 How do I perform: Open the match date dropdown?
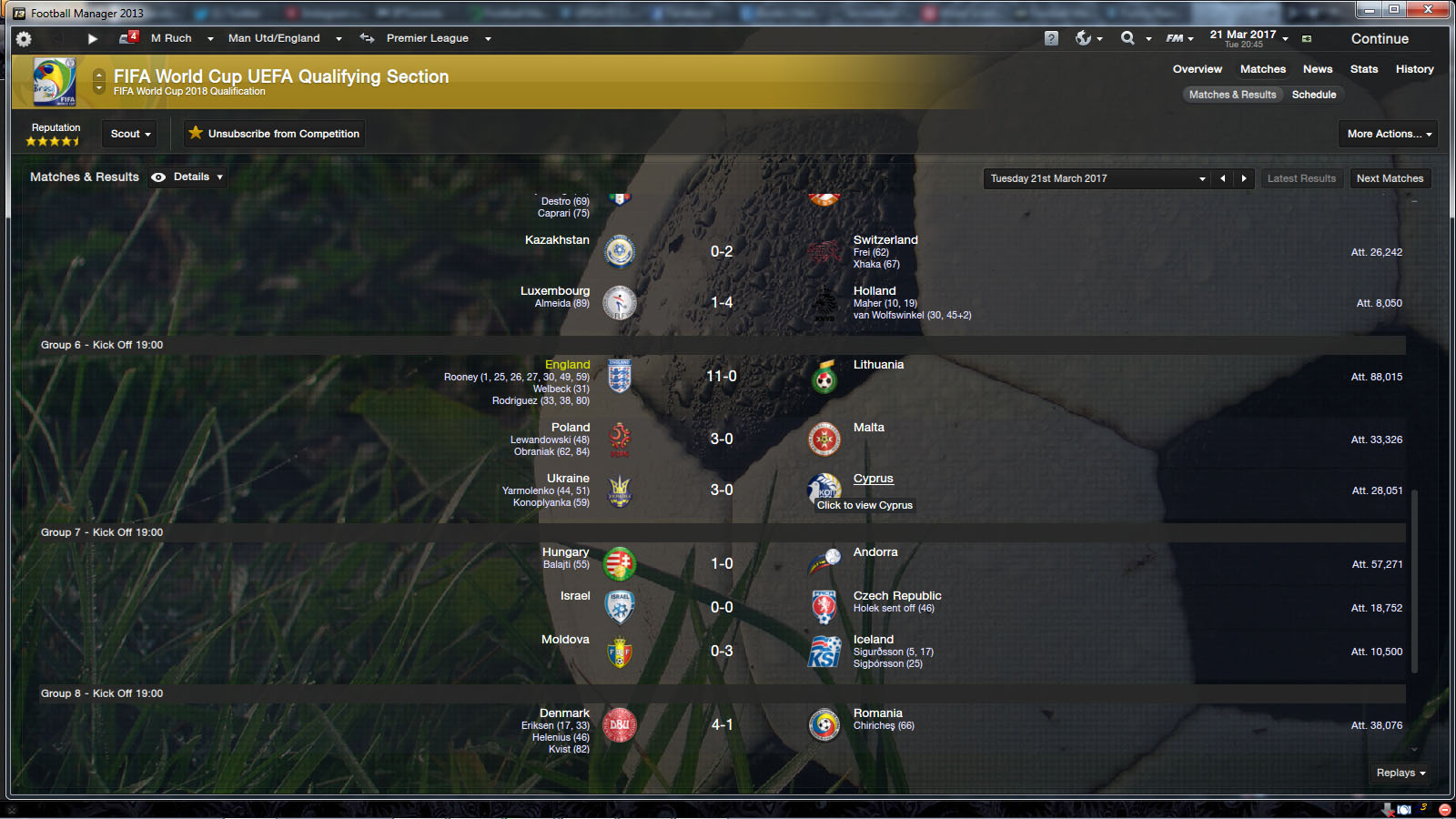pos(1097,179)
